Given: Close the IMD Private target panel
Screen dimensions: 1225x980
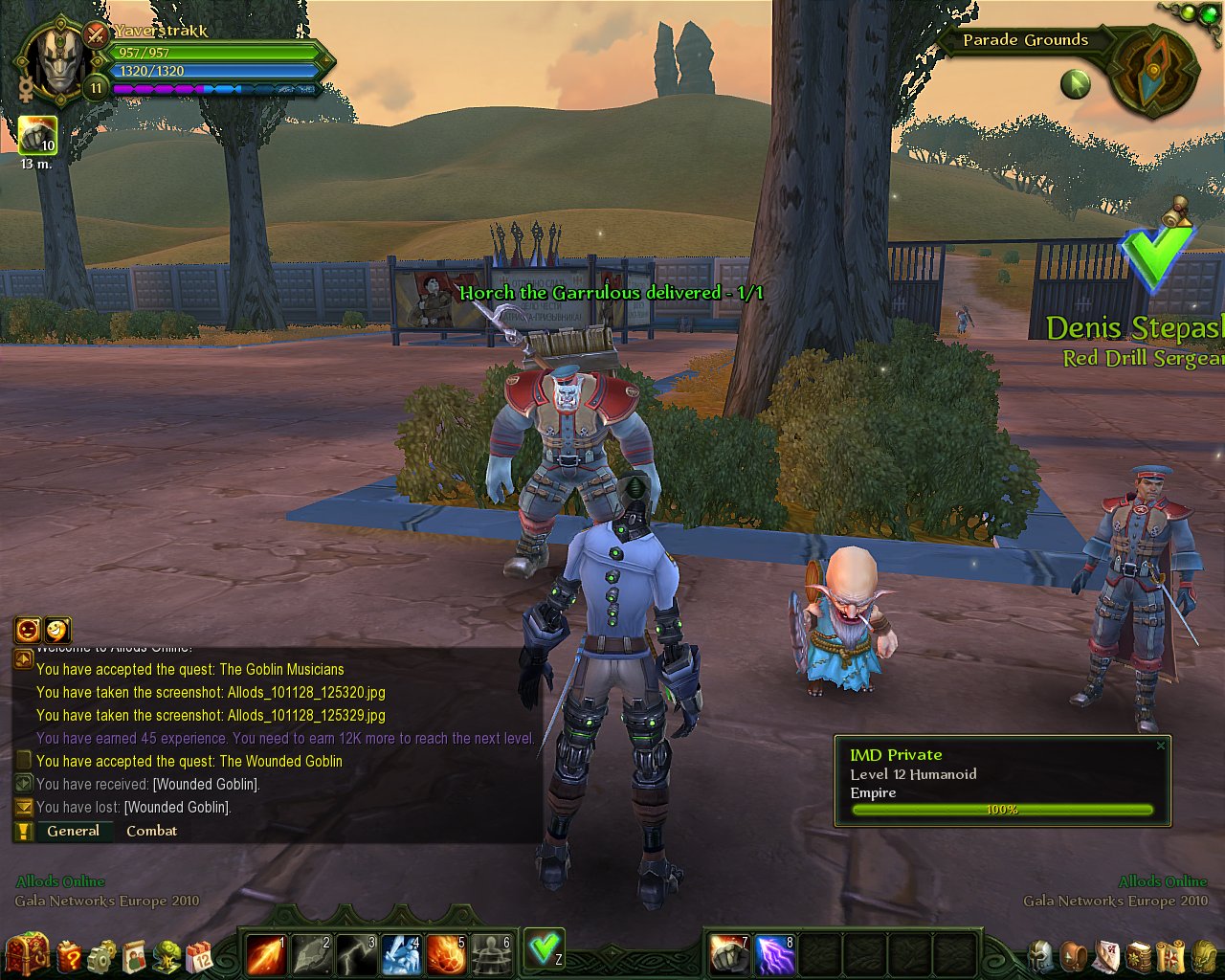Looking at the screenshot, I should pos(1161,746).
